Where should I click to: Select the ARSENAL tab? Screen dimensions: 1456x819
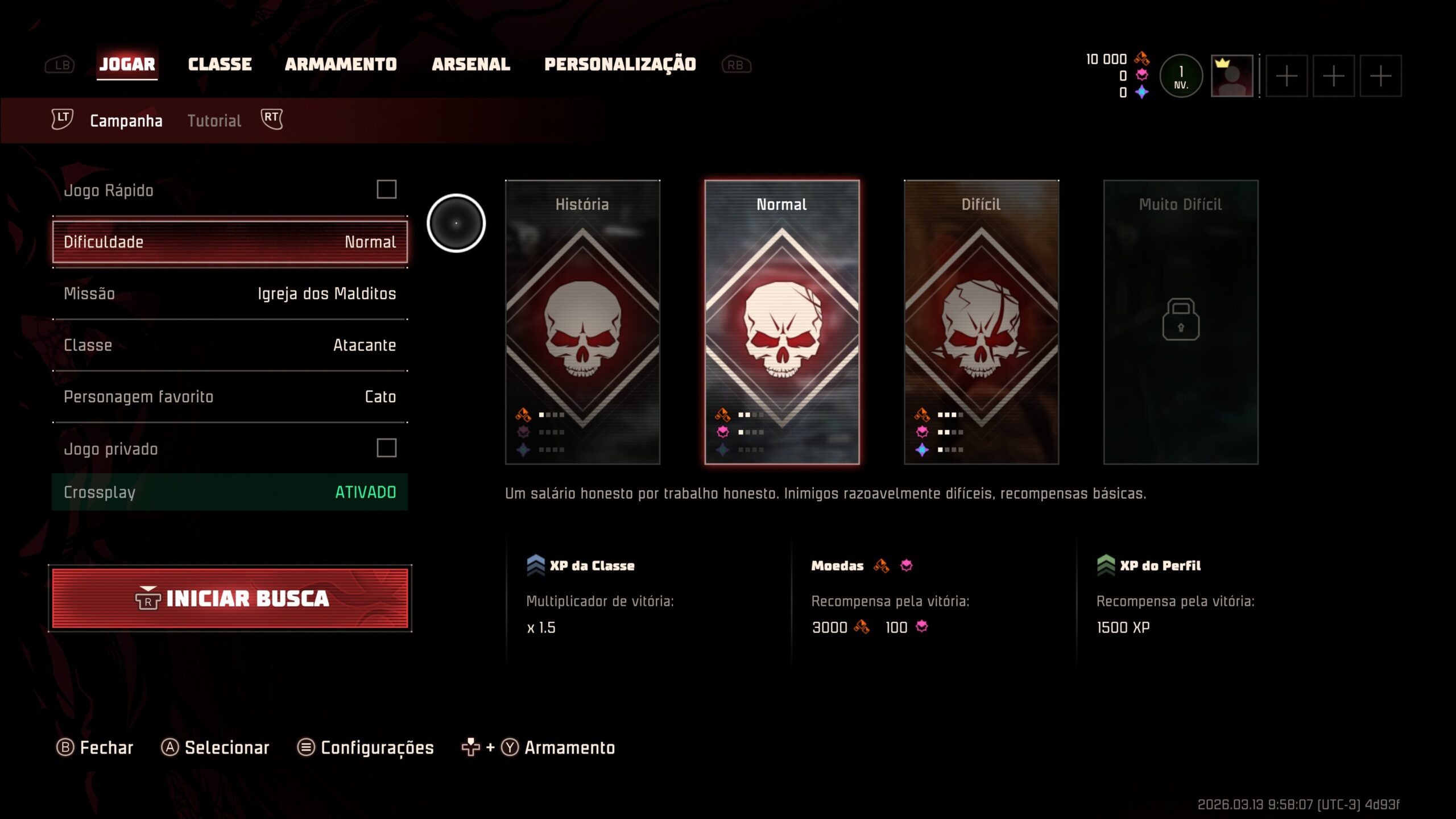[x=471, y=64]
